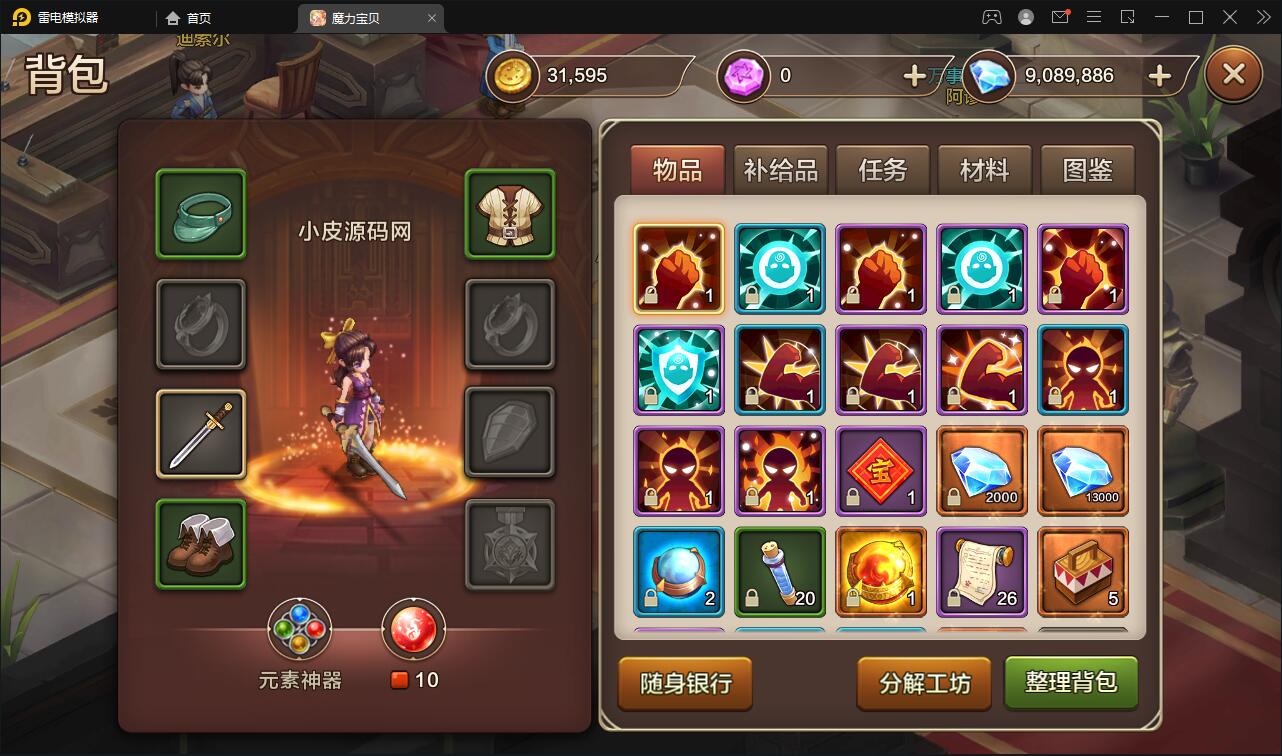Open the 元素神器 elemental artifact panel
The height and width of the screenshot is (756, 1282).
tap(300, 629)
